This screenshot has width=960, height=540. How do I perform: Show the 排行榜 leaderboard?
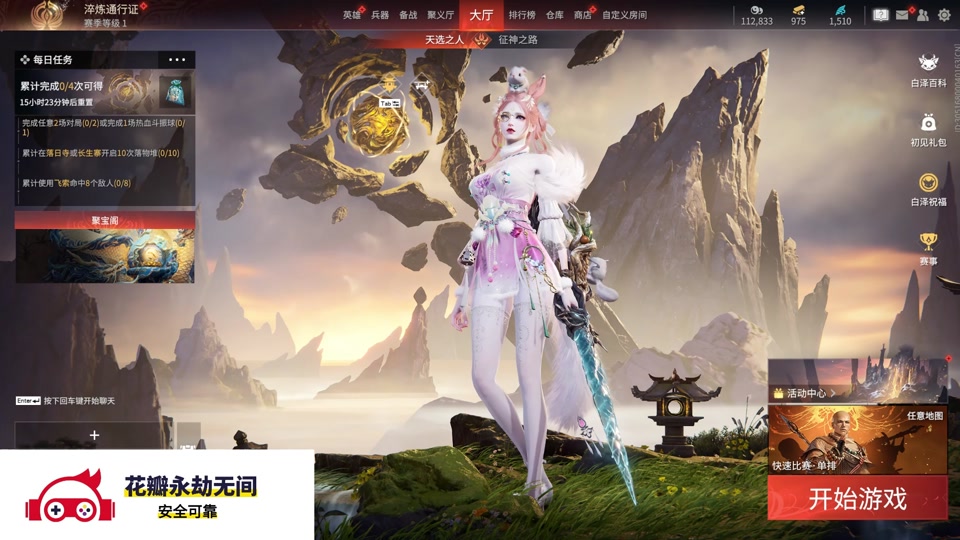coord(522,15)
